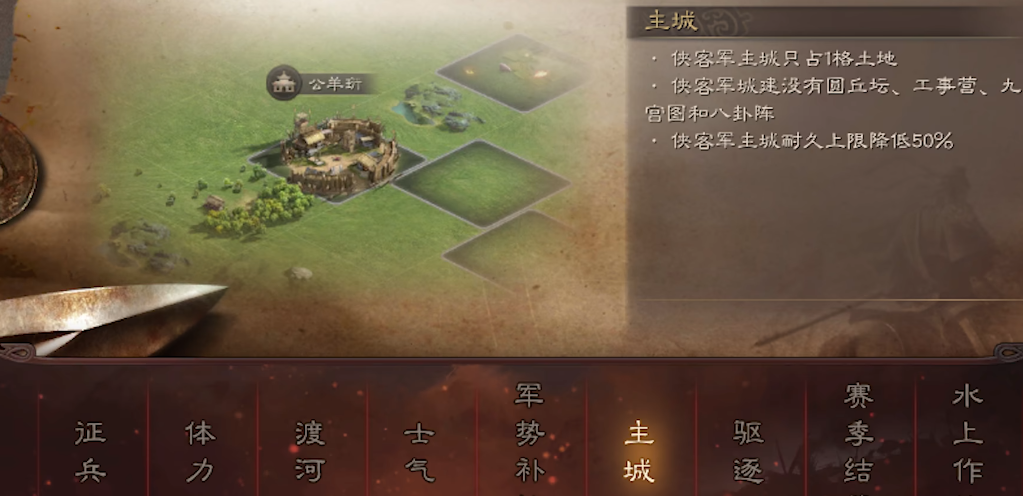
Task: View the 水上作 tab
Action: point(967,440)
